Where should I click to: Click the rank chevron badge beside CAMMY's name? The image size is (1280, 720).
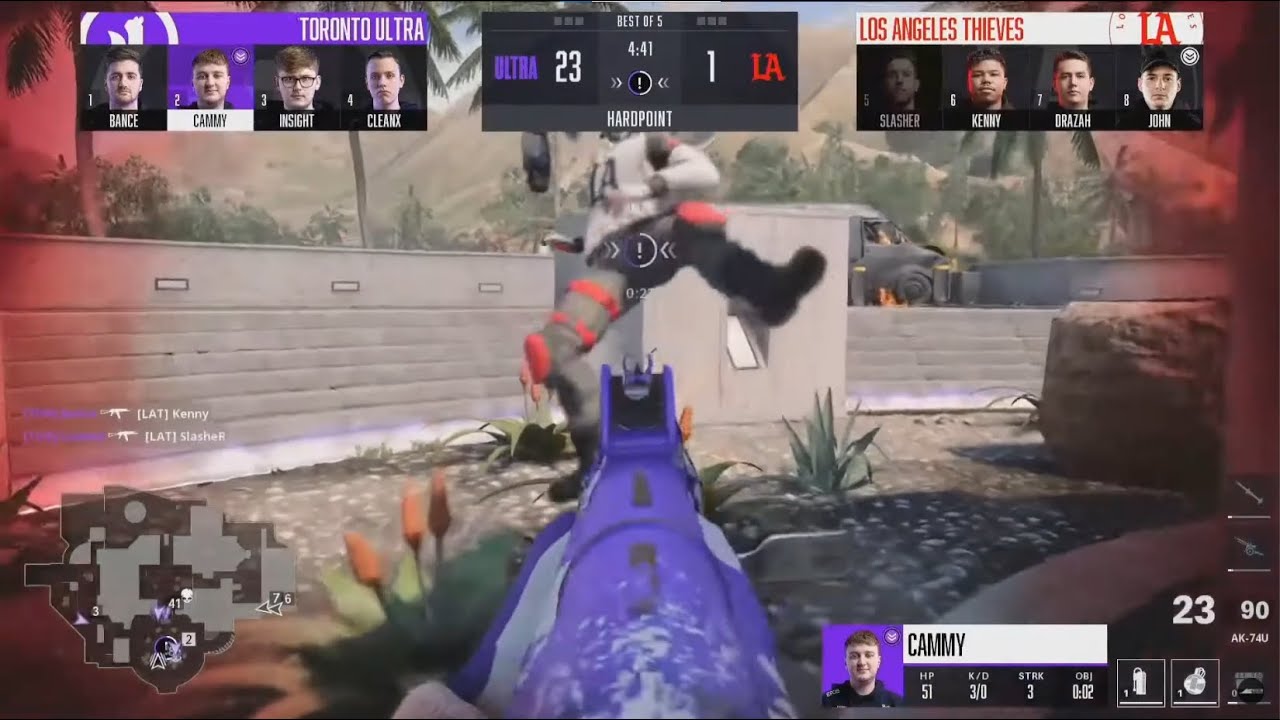pyautogui.click(x=891, y=637)
